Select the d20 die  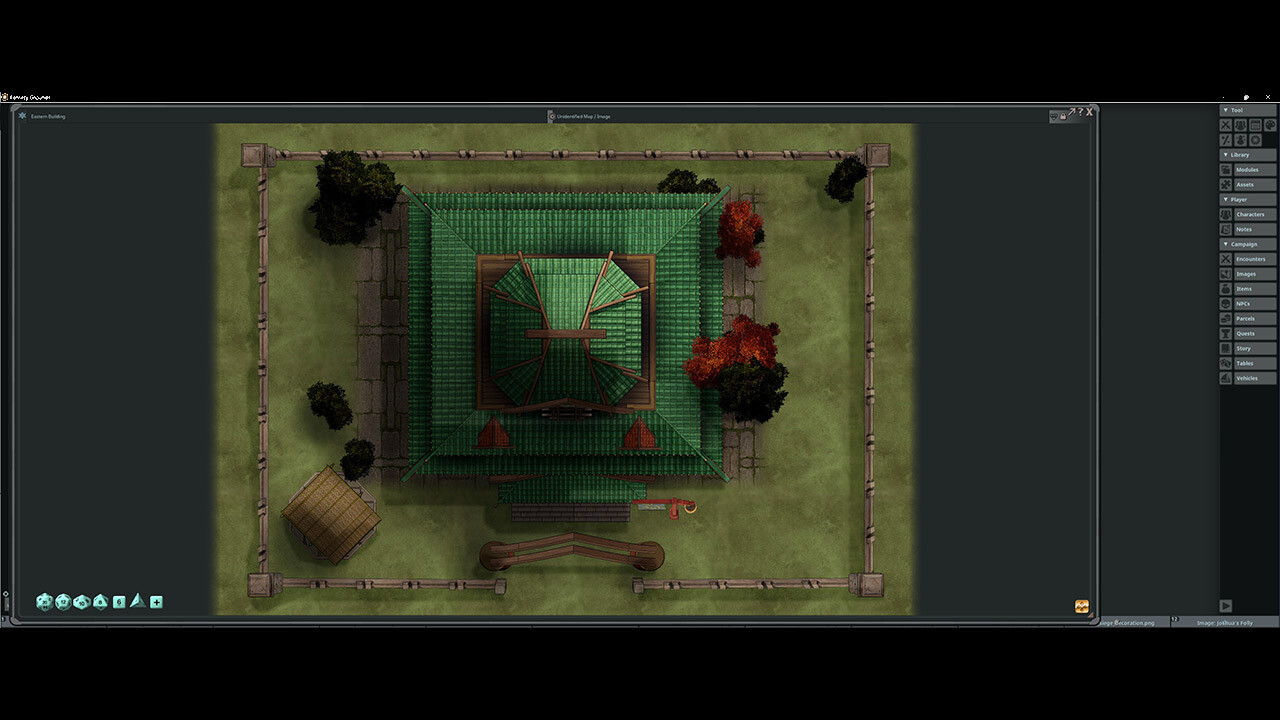pos(44,601)
